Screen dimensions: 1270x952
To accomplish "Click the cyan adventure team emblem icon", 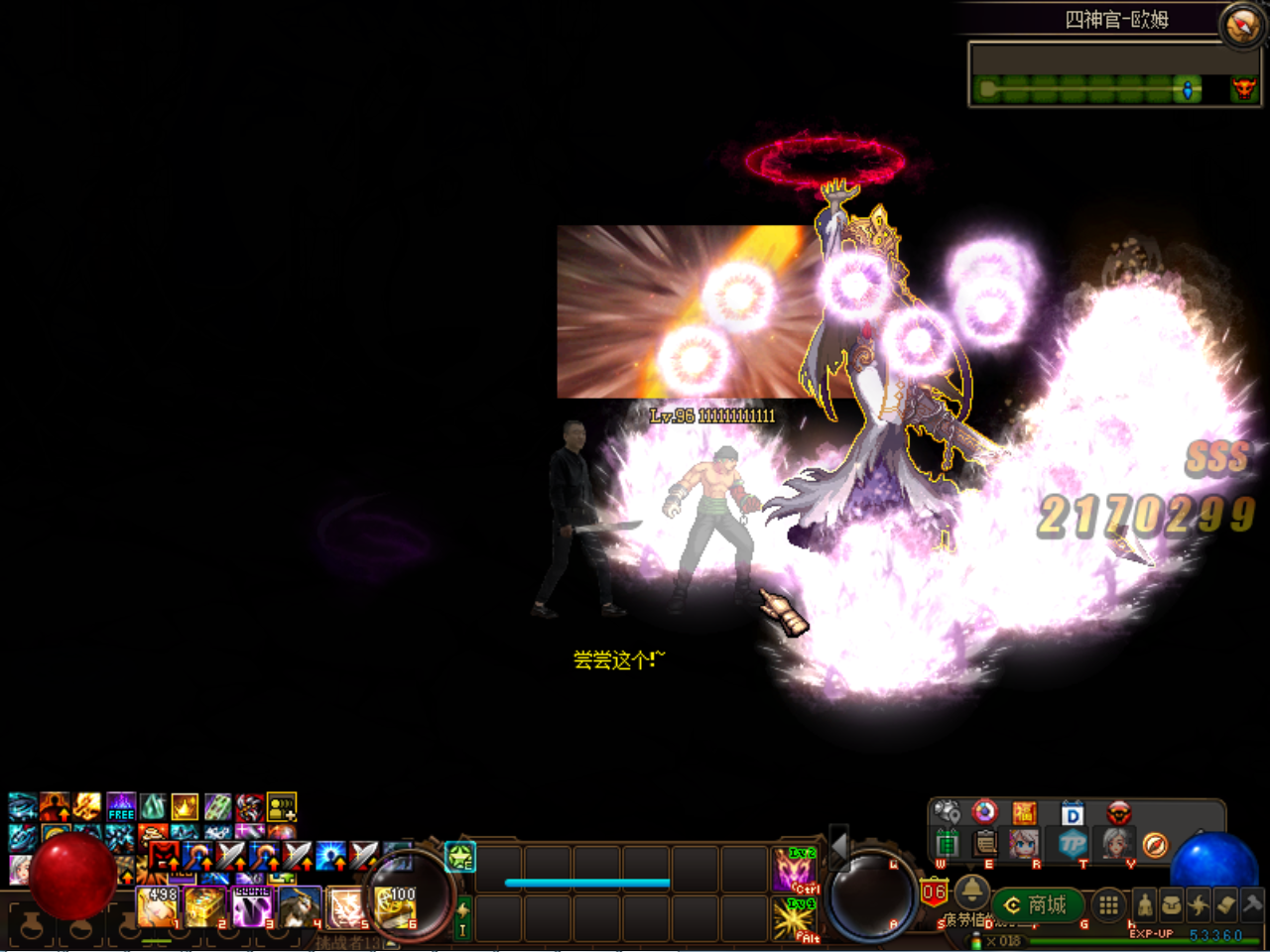I will (459, 857).
